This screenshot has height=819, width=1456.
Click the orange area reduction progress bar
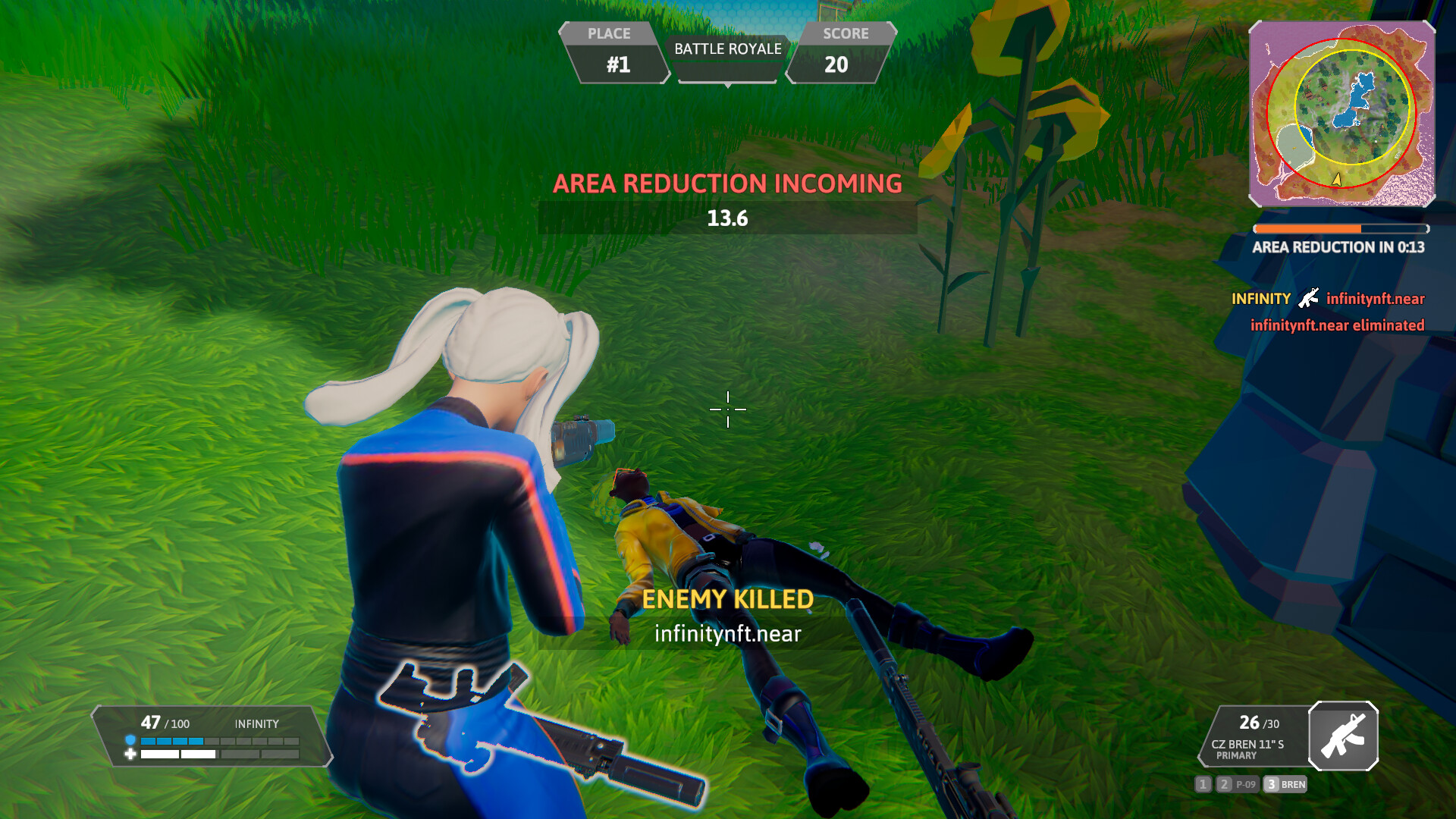pyautogui.click(x=1308, y=227)
